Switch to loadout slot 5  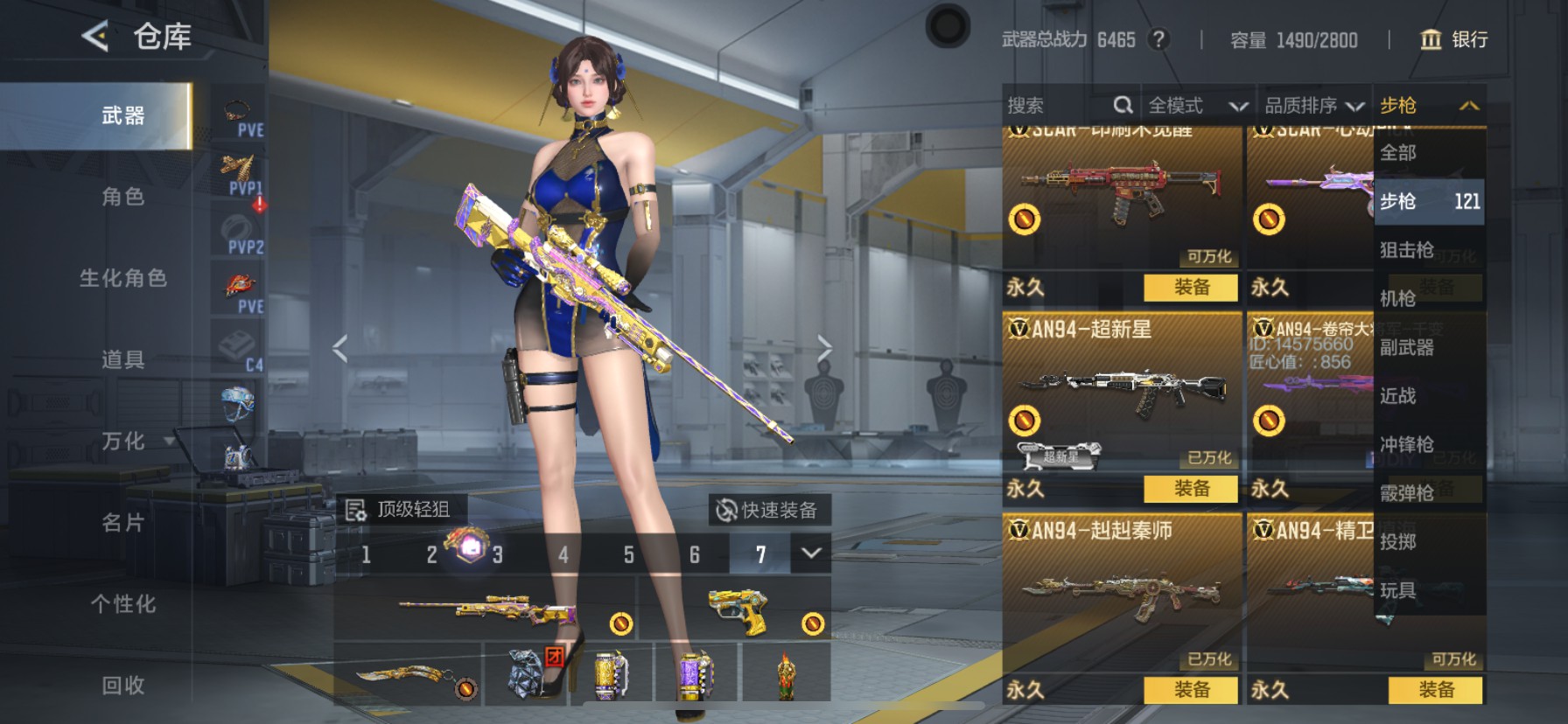pyautogui.click(x=628, y=554)
